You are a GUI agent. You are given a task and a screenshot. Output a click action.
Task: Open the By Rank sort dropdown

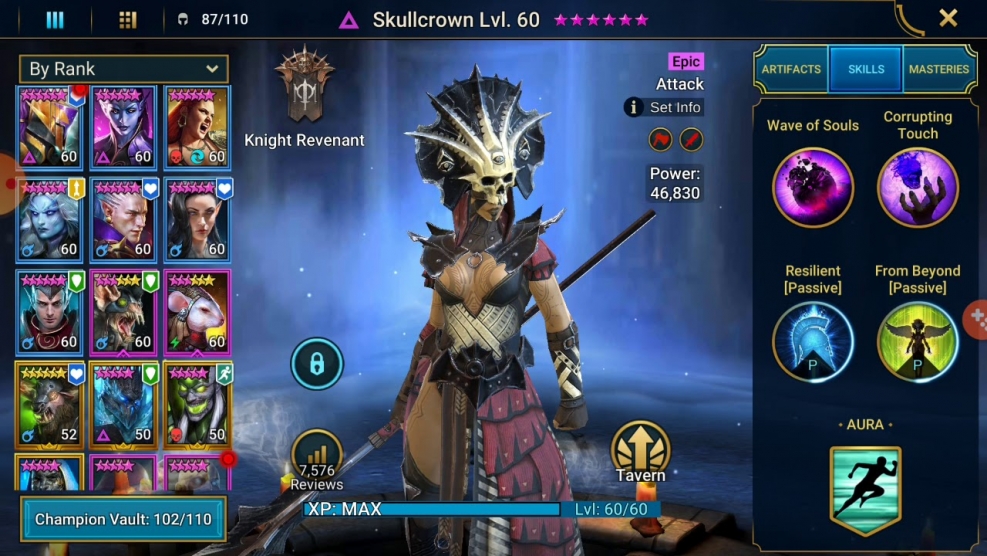[123, 69]
